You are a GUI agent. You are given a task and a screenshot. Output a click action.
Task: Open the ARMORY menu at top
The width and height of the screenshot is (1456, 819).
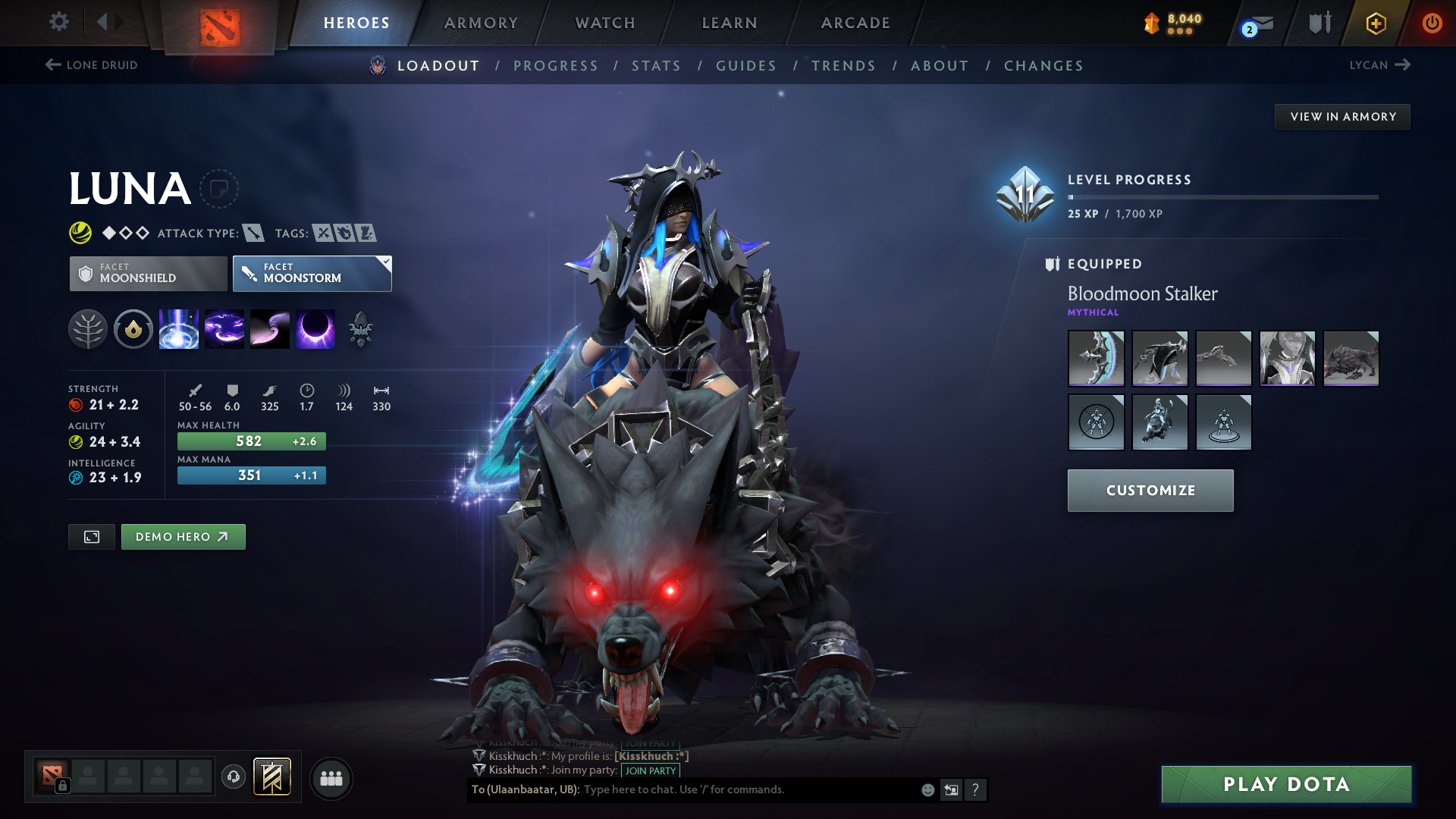click(x=481, y=23)
